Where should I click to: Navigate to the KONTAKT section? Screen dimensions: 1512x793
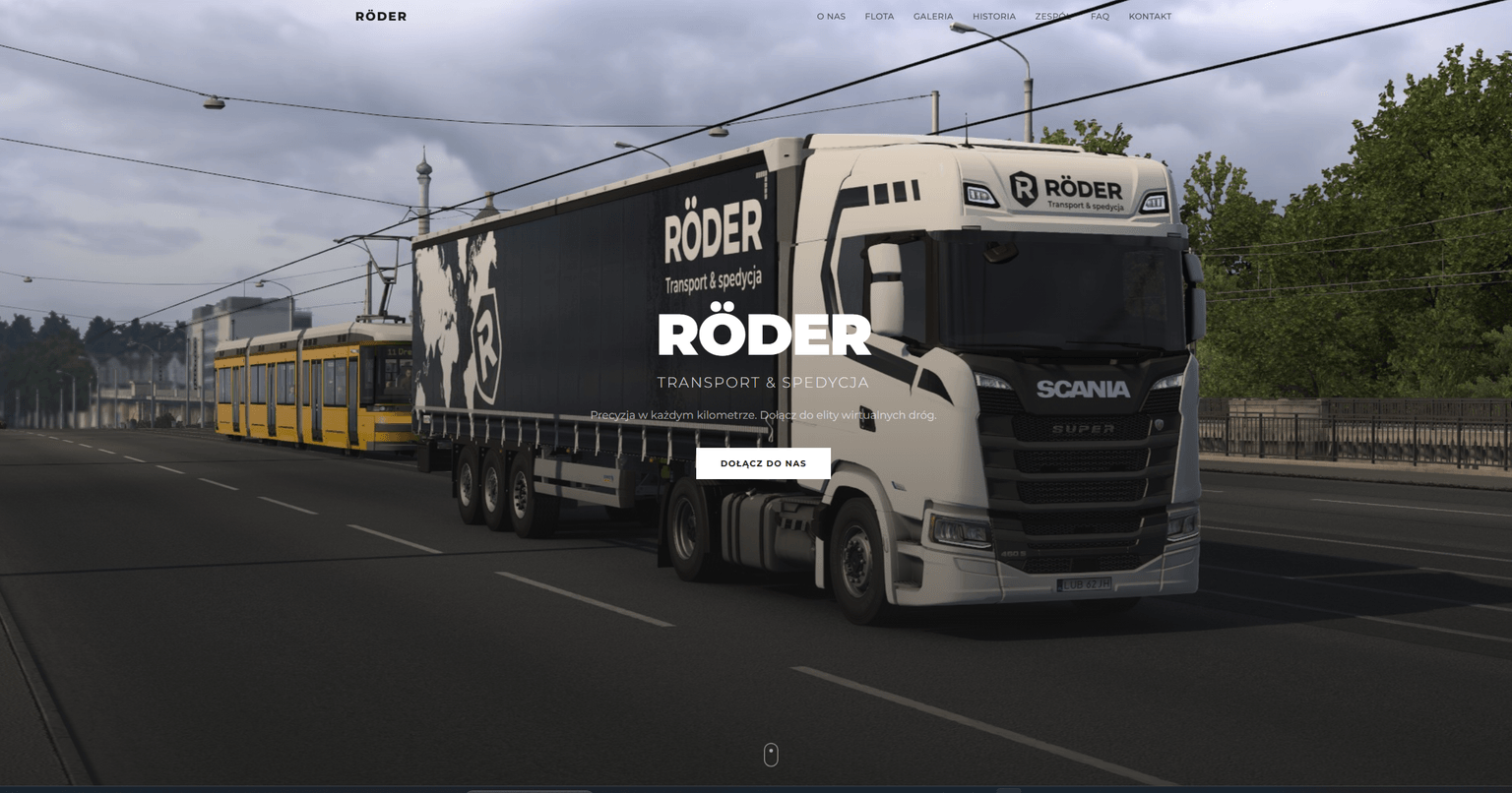pos(1150,16)
